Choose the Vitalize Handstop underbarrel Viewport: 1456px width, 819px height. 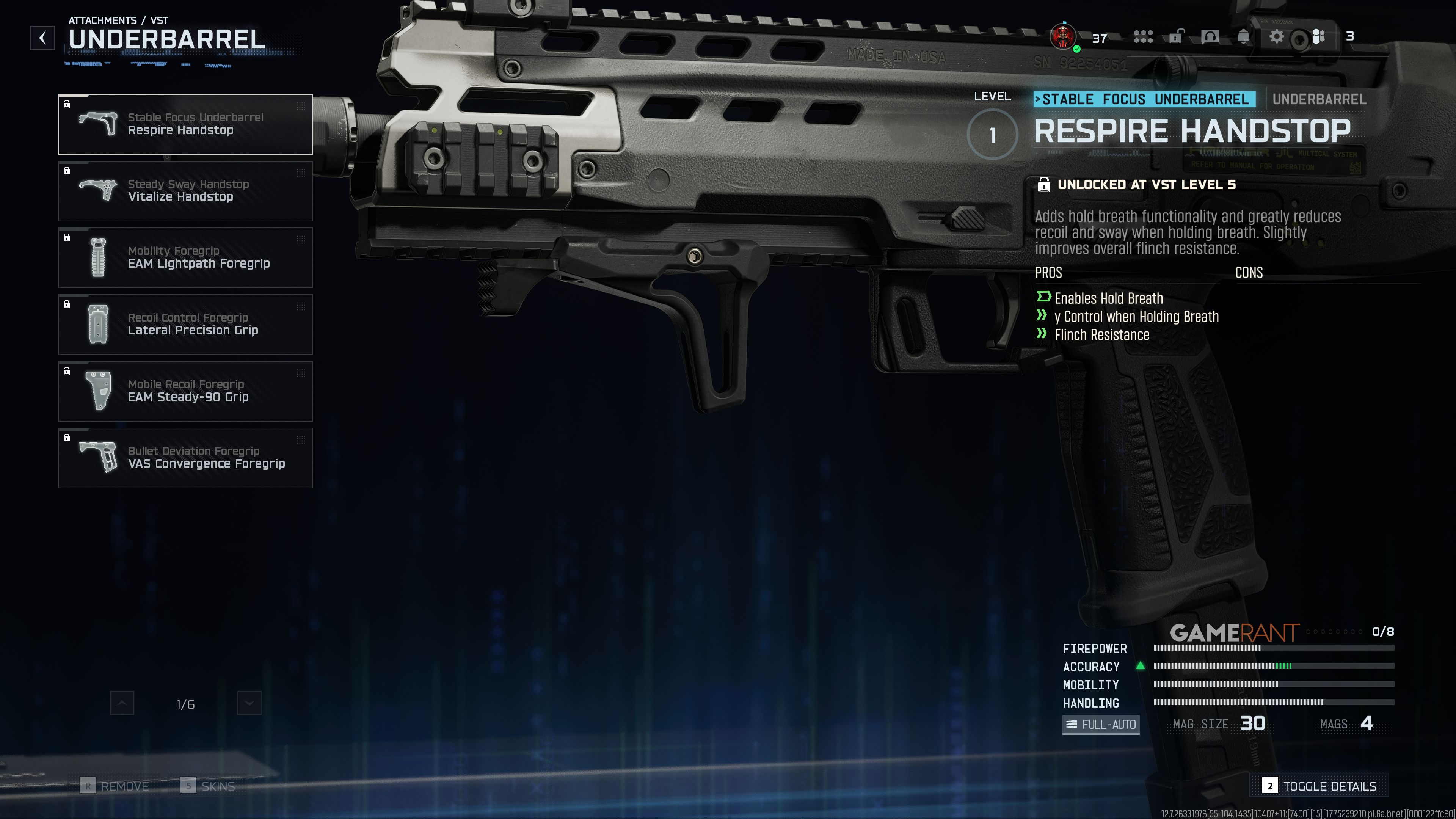pyautogui.click(x=185, y=191)
